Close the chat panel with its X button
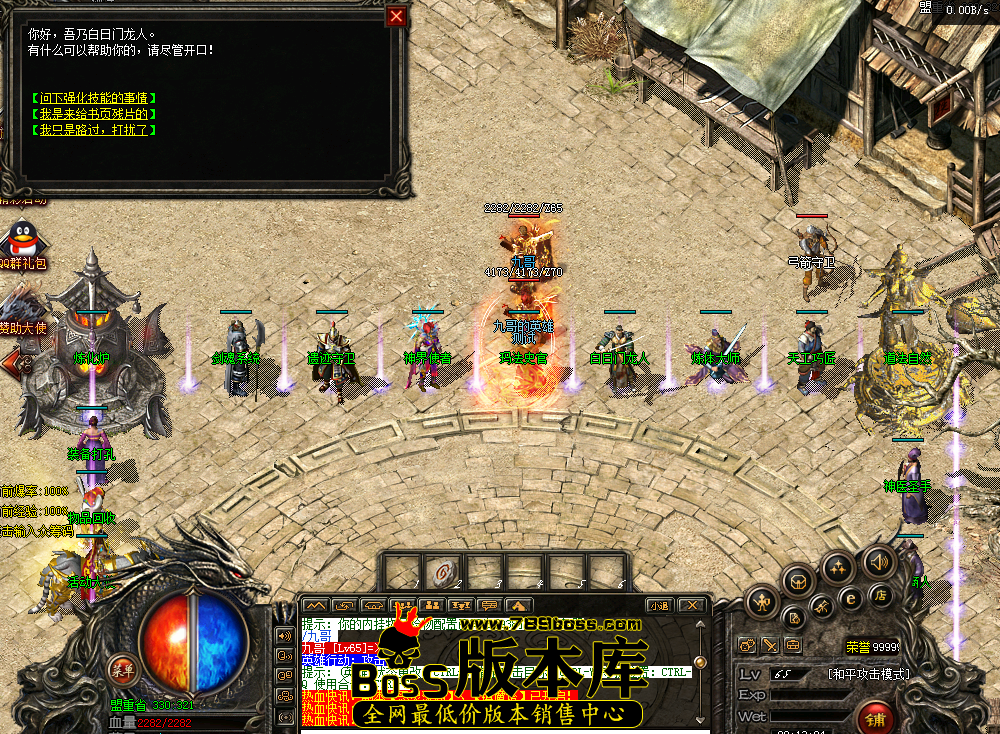Screen dimensions: 1000x734 691,605
